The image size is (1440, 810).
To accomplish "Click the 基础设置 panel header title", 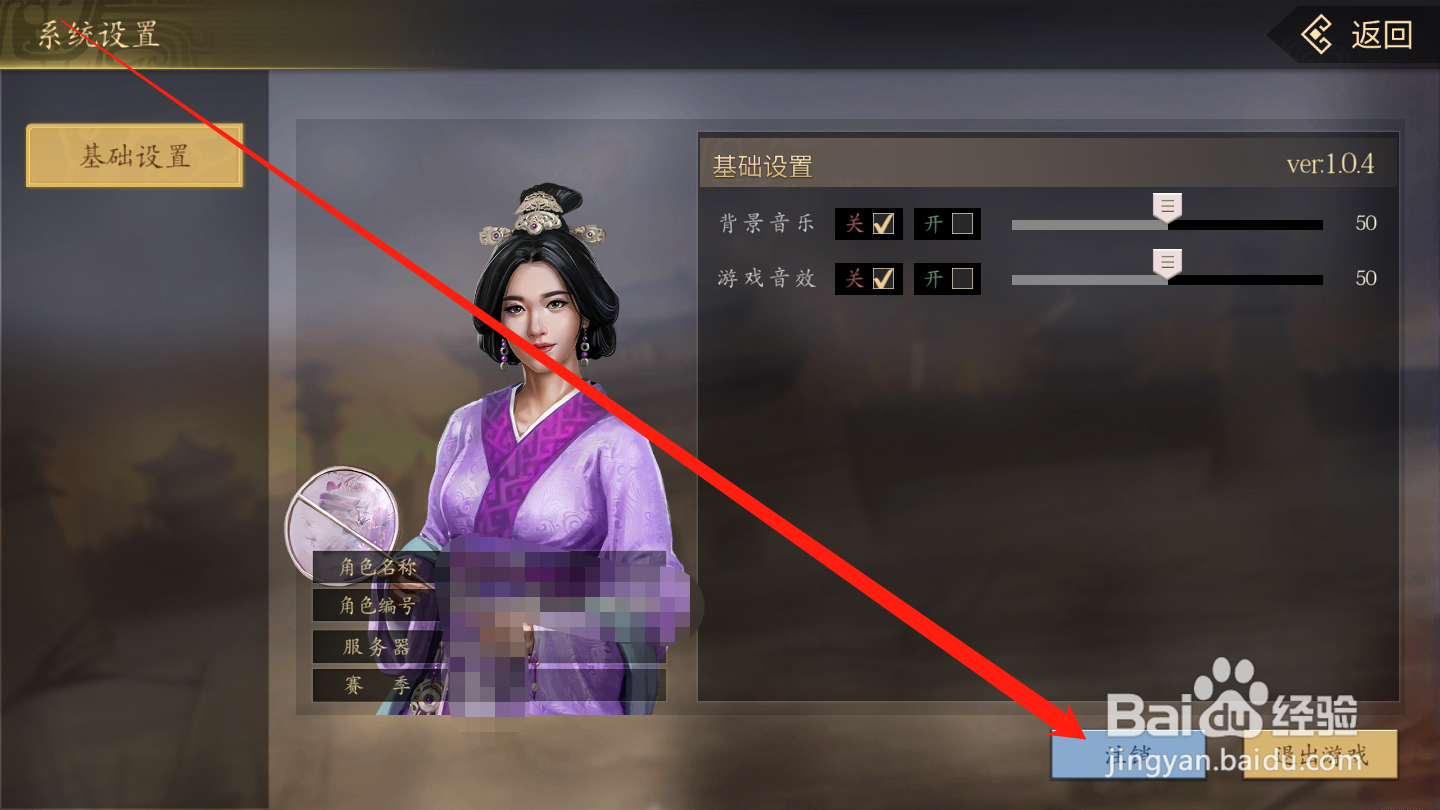I will (762, 164).
